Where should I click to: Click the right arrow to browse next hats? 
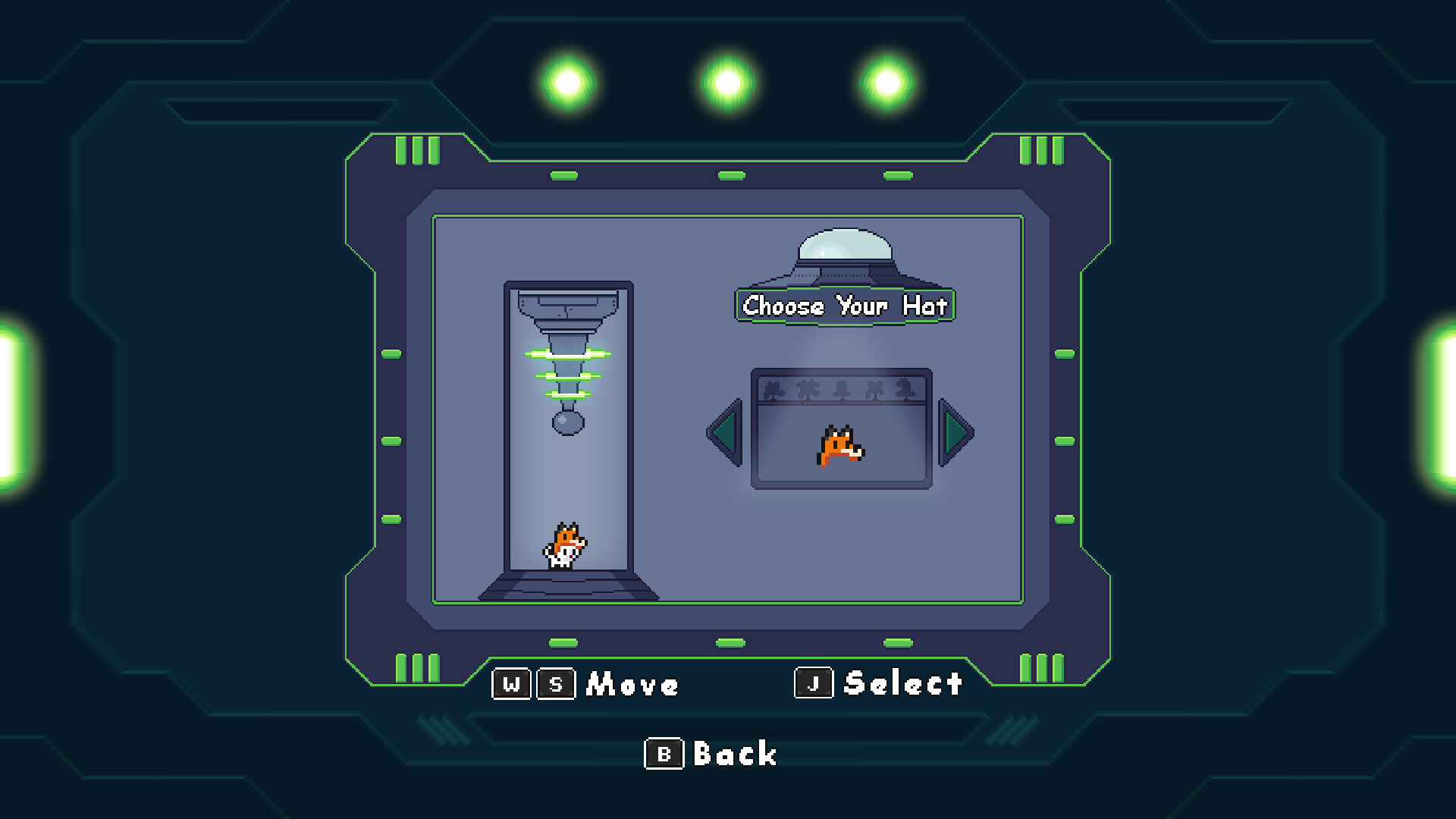click(x=957, y=434)
